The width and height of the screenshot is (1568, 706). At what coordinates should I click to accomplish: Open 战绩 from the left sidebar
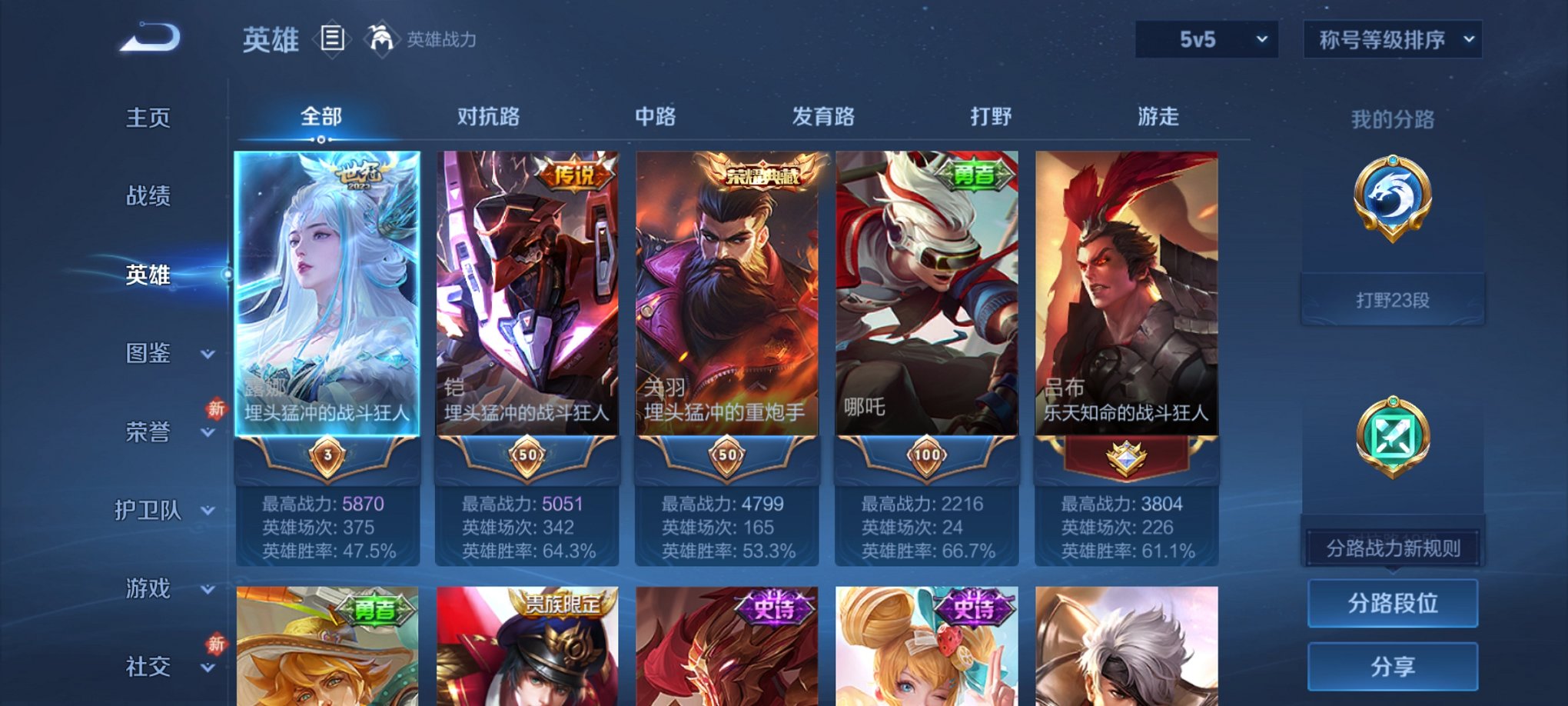pyautogui.click(x=148, y=197)
